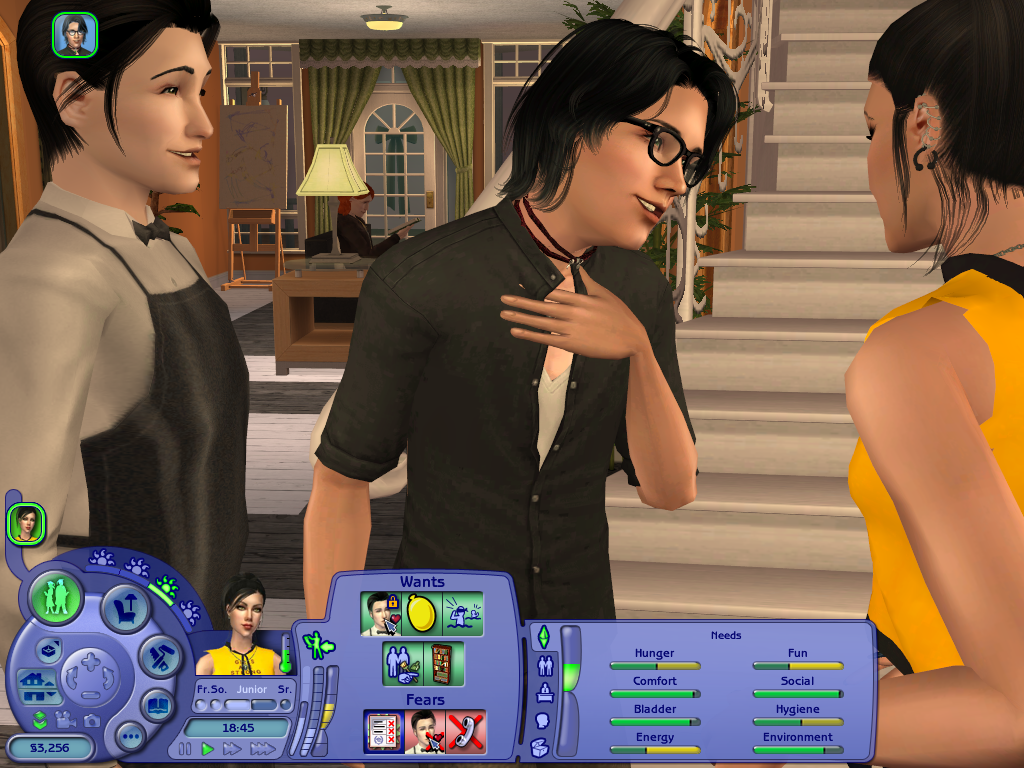Switch to Buy mode armchair button
Viewport: 1024px width, 768px height.
click(126, 607)
